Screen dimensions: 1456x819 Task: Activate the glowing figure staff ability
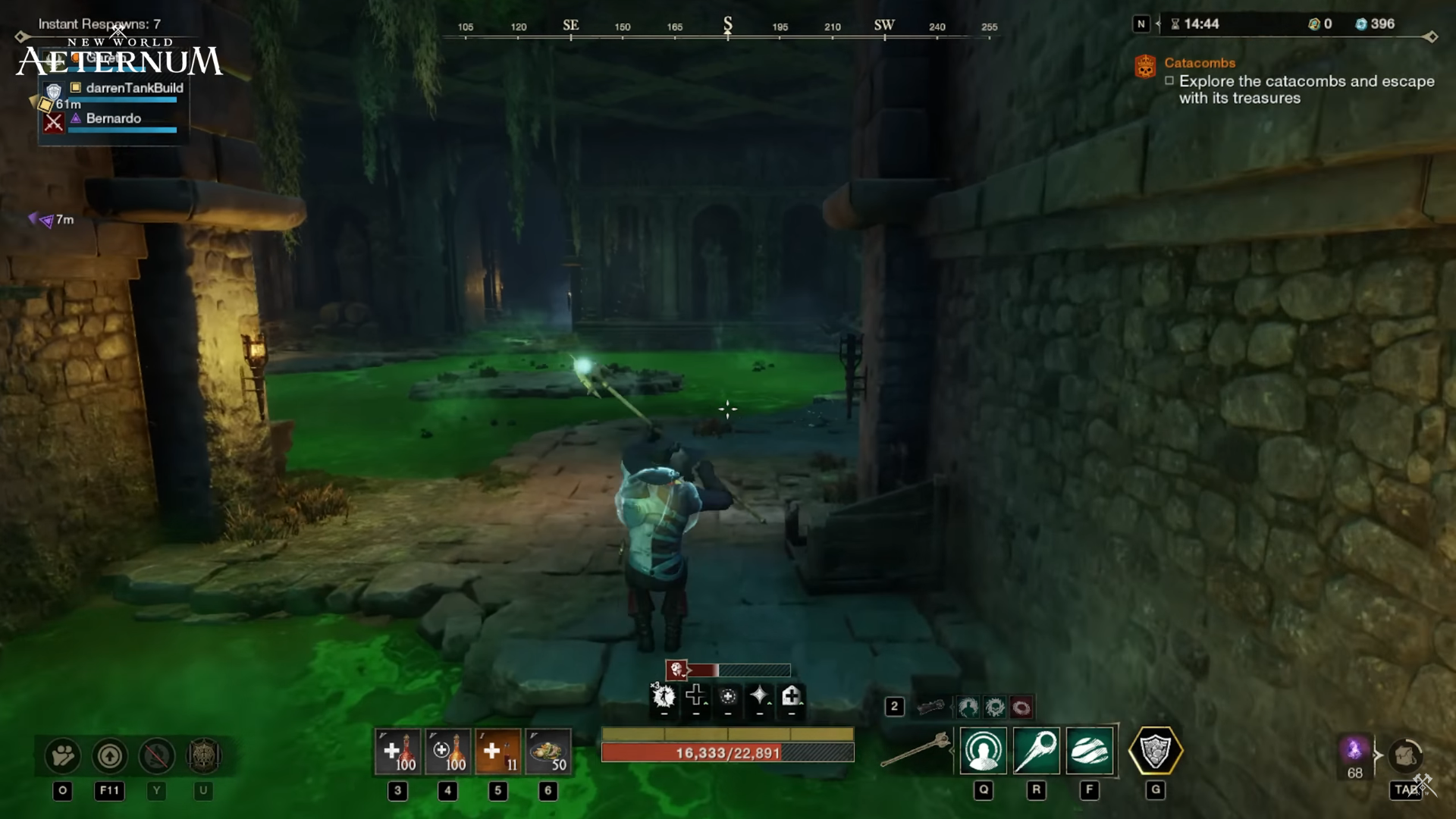pos(984,751)
